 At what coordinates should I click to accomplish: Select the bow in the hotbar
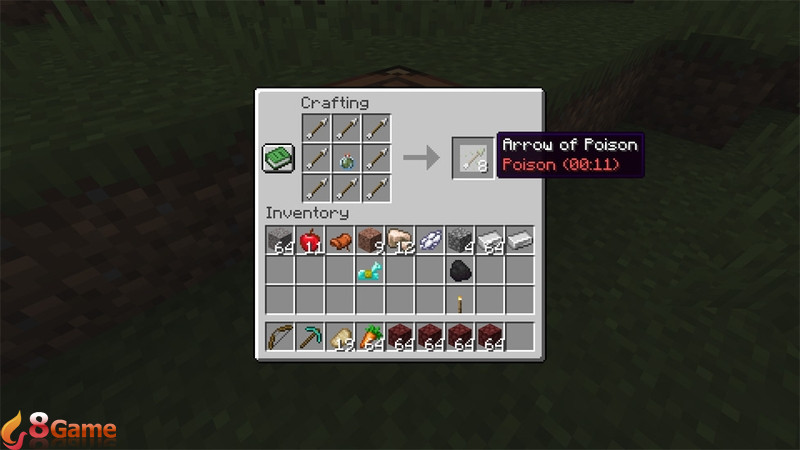(x=280, y=337)
